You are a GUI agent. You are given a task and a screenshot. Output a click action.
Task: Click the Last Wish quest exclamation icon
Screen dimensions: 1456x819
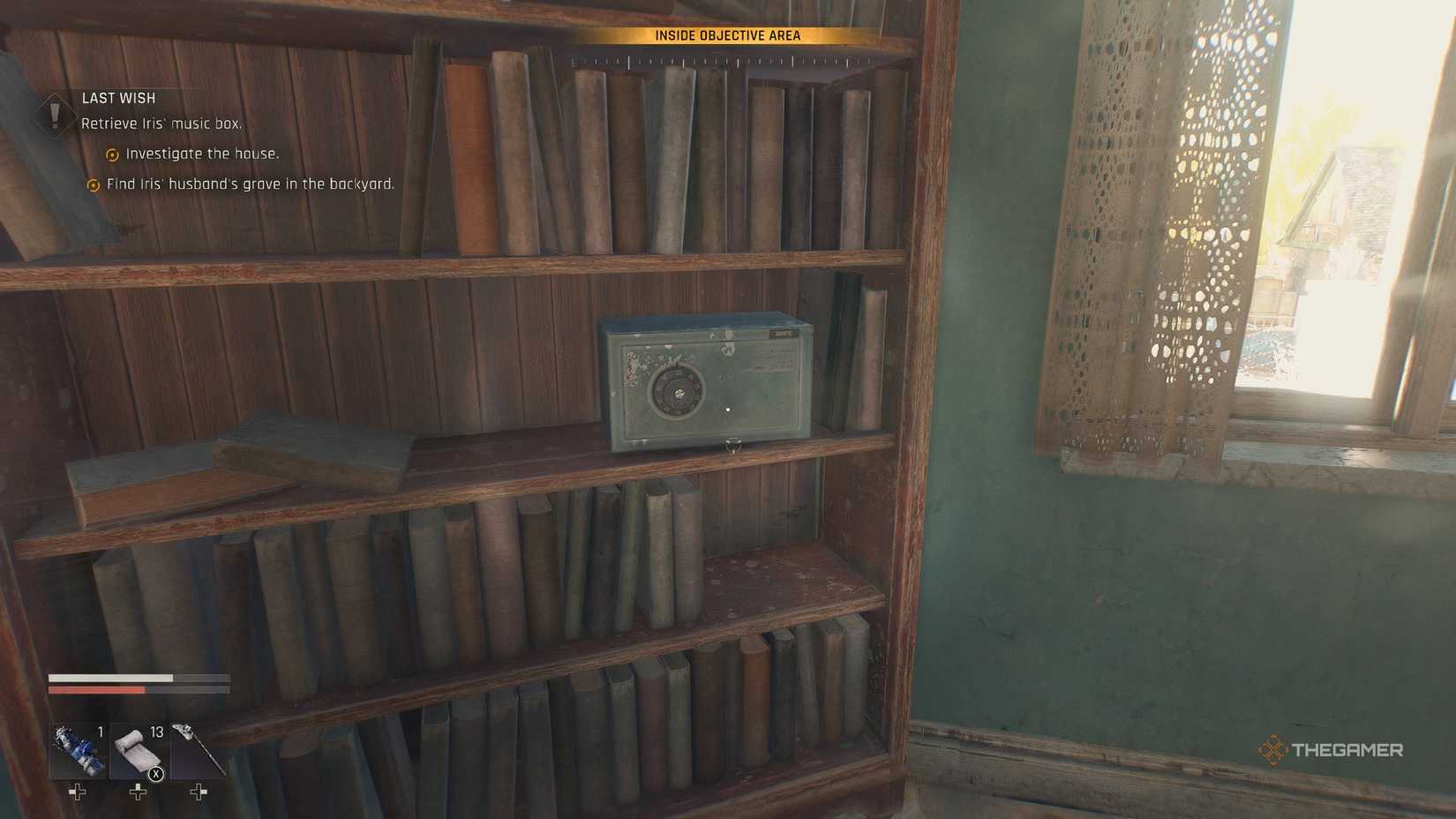(55, 116)
